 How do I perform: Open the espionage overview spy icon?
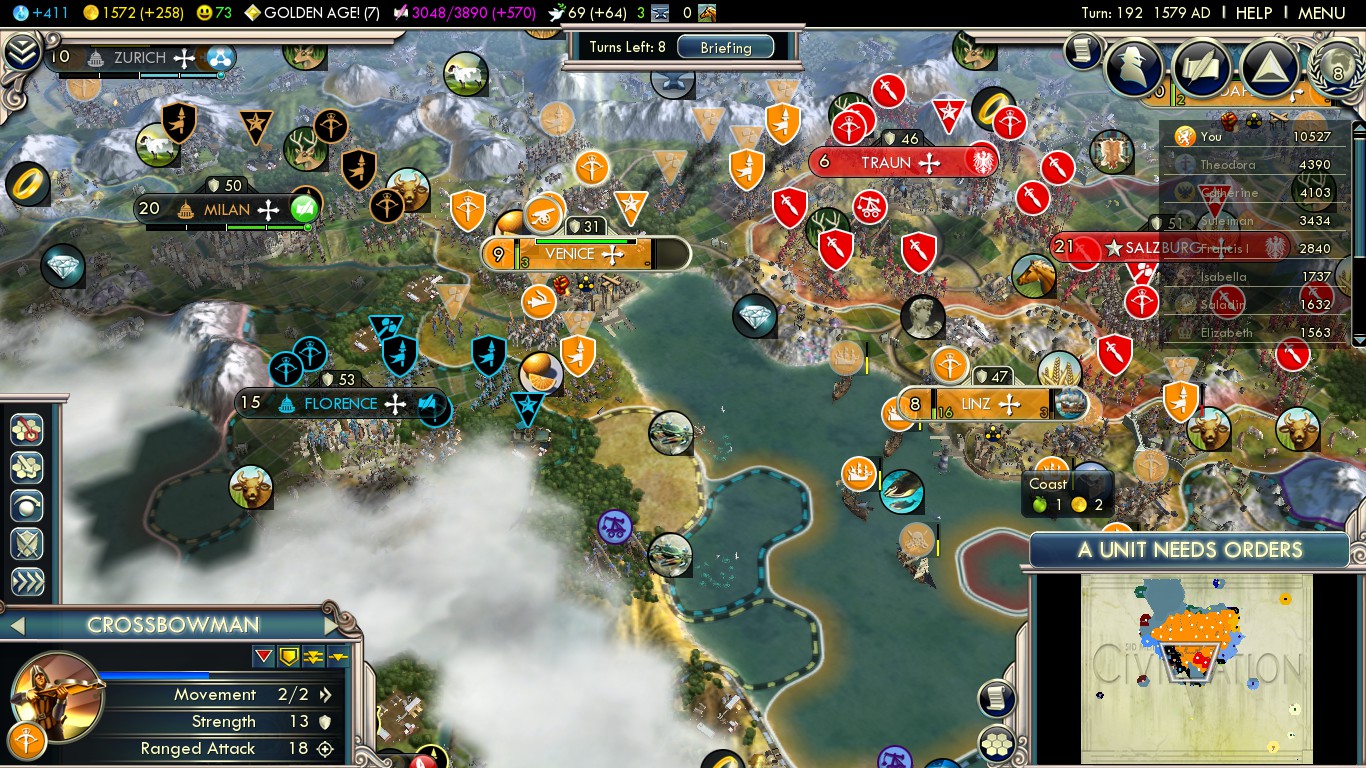point(1134,68)
